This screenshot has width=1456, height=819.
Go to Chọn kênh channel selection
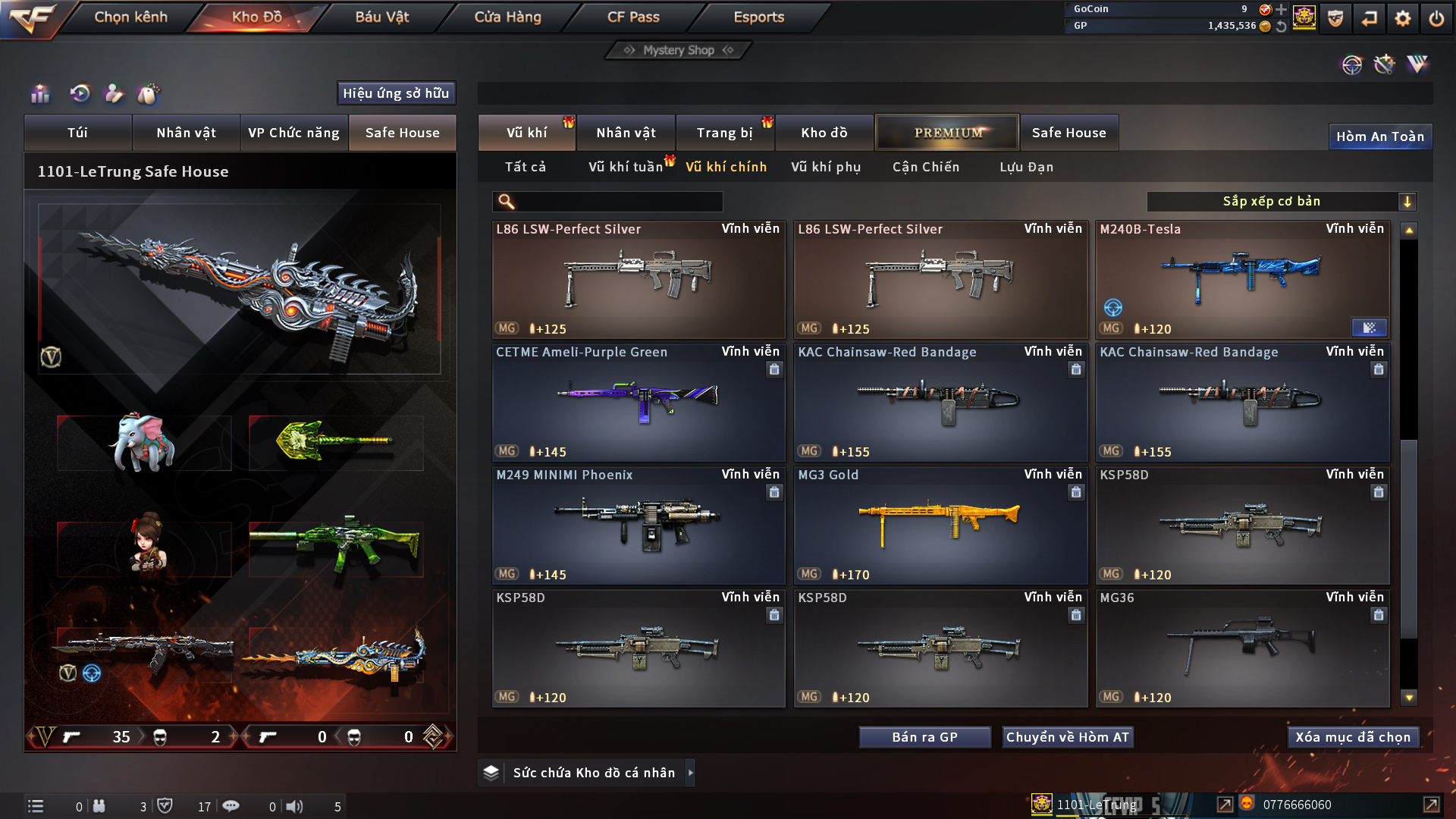(x=130, y=17)
